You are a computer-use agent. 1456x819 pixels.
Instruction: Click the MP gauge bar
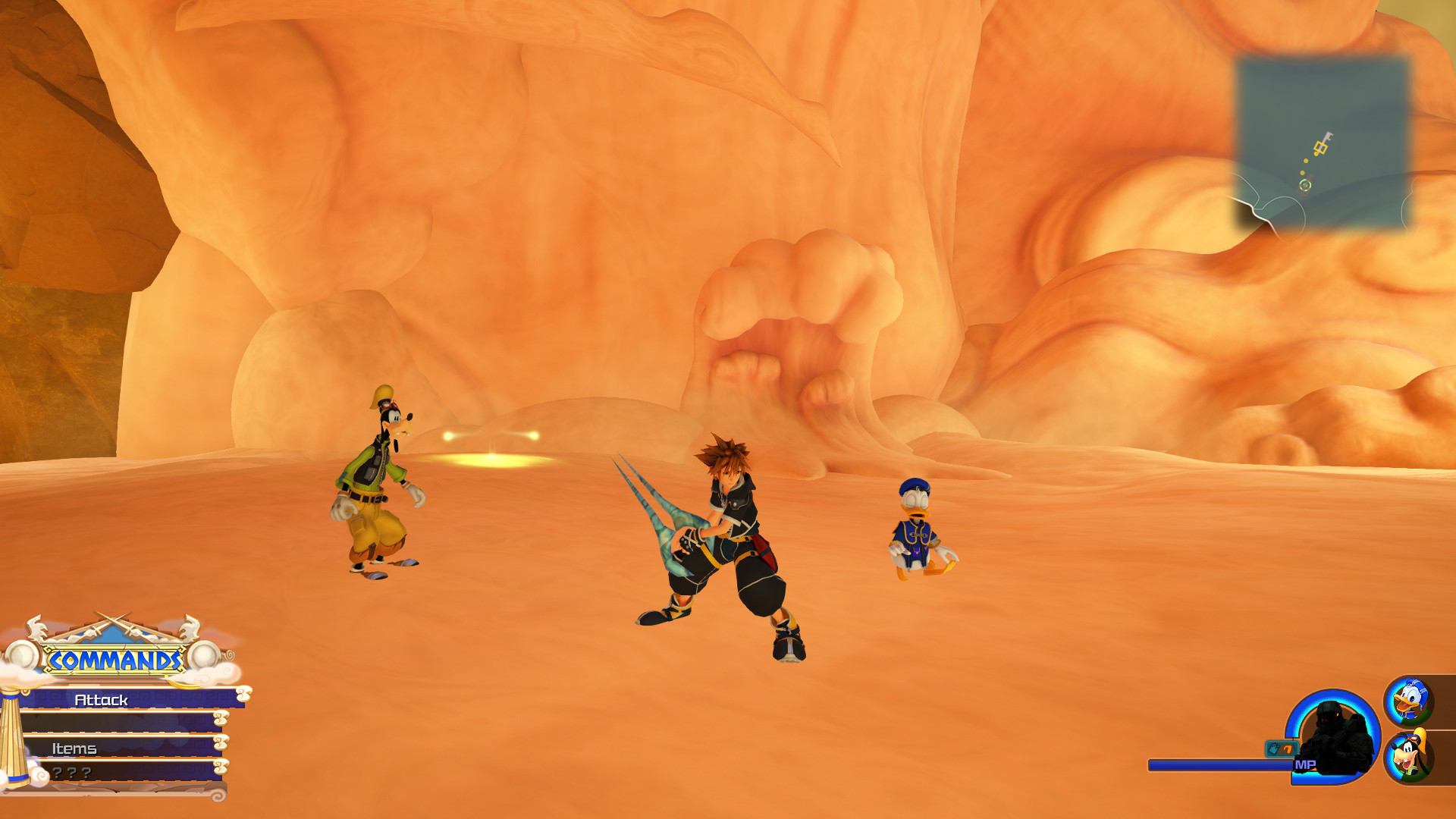pos(1221,766)
